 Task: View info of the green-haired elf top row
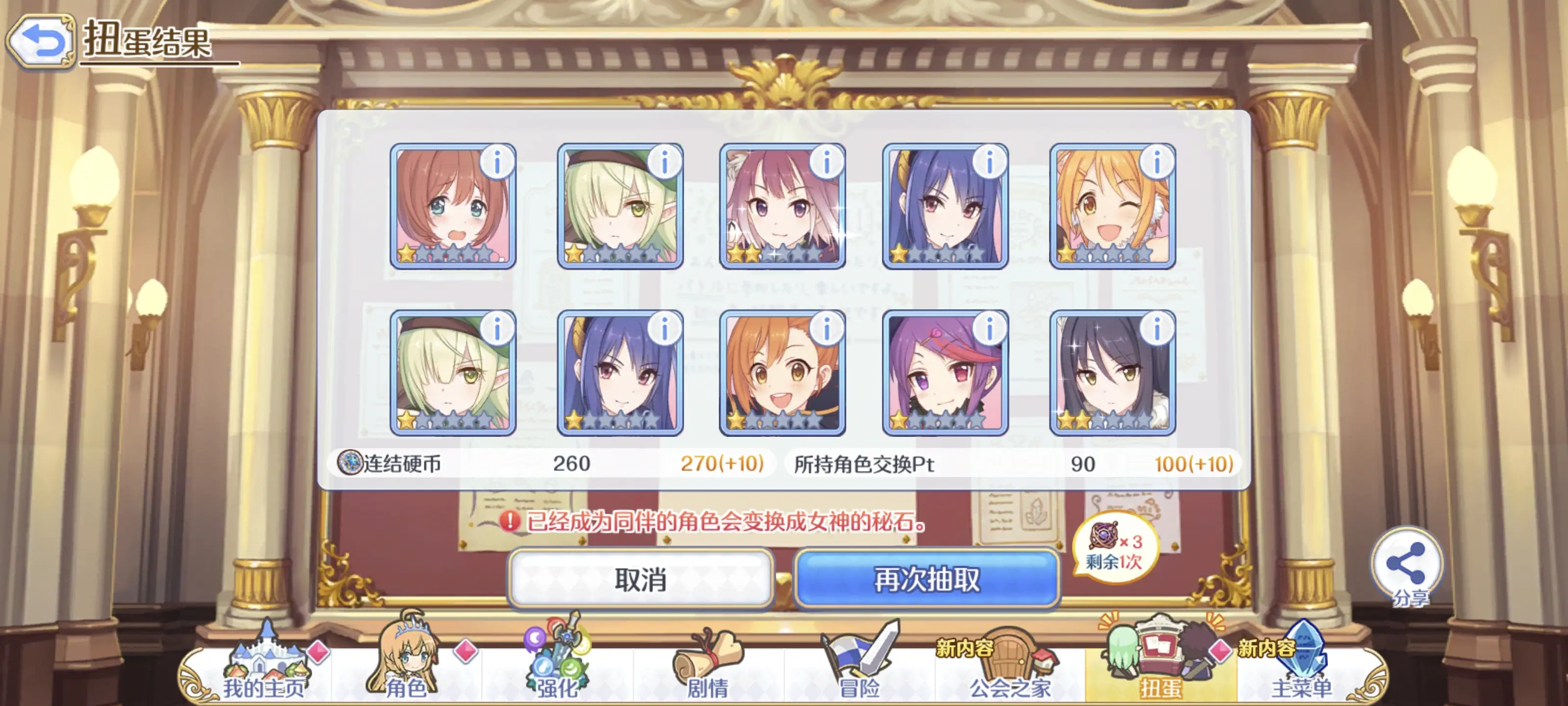coord(663,161)
